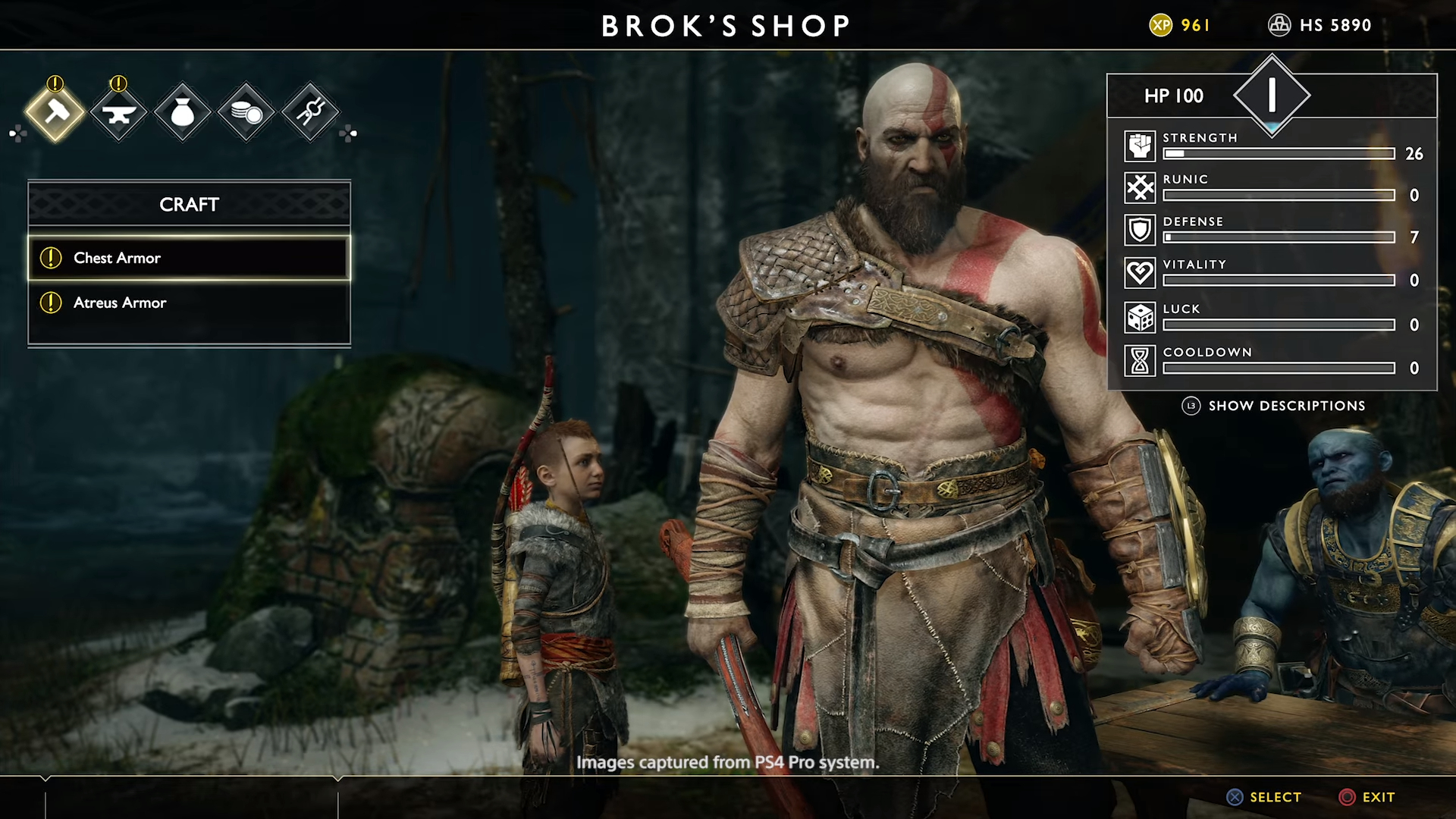Switch to the hammer Craft tab
Image resolution: width=1456 pixels, height=819 pixels.
pos(55,113)
